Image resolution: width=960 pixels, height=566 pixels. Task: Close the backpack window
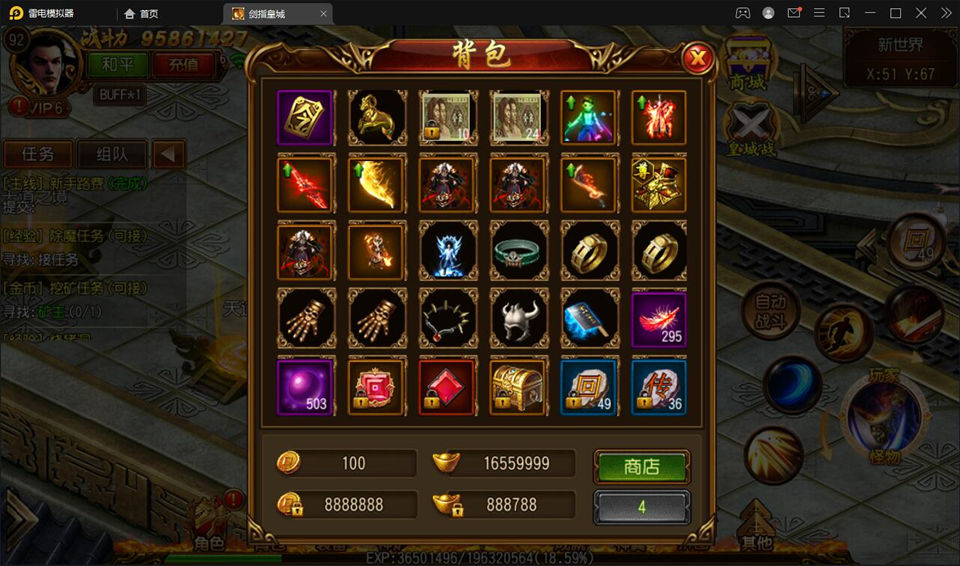[697, 59]
